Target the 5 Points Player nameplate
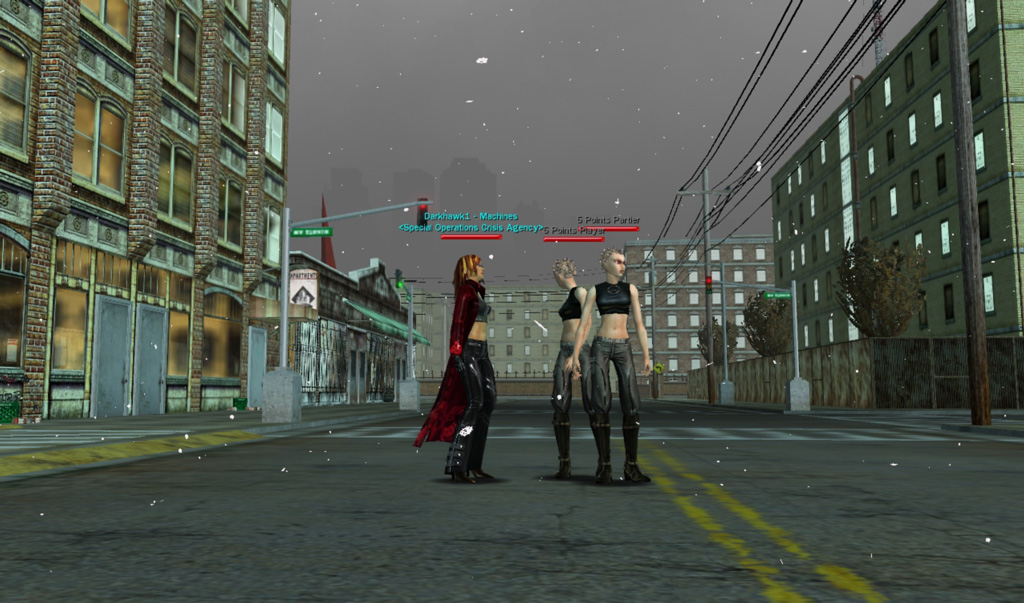 pyautogui.click(x=574, y=231)
